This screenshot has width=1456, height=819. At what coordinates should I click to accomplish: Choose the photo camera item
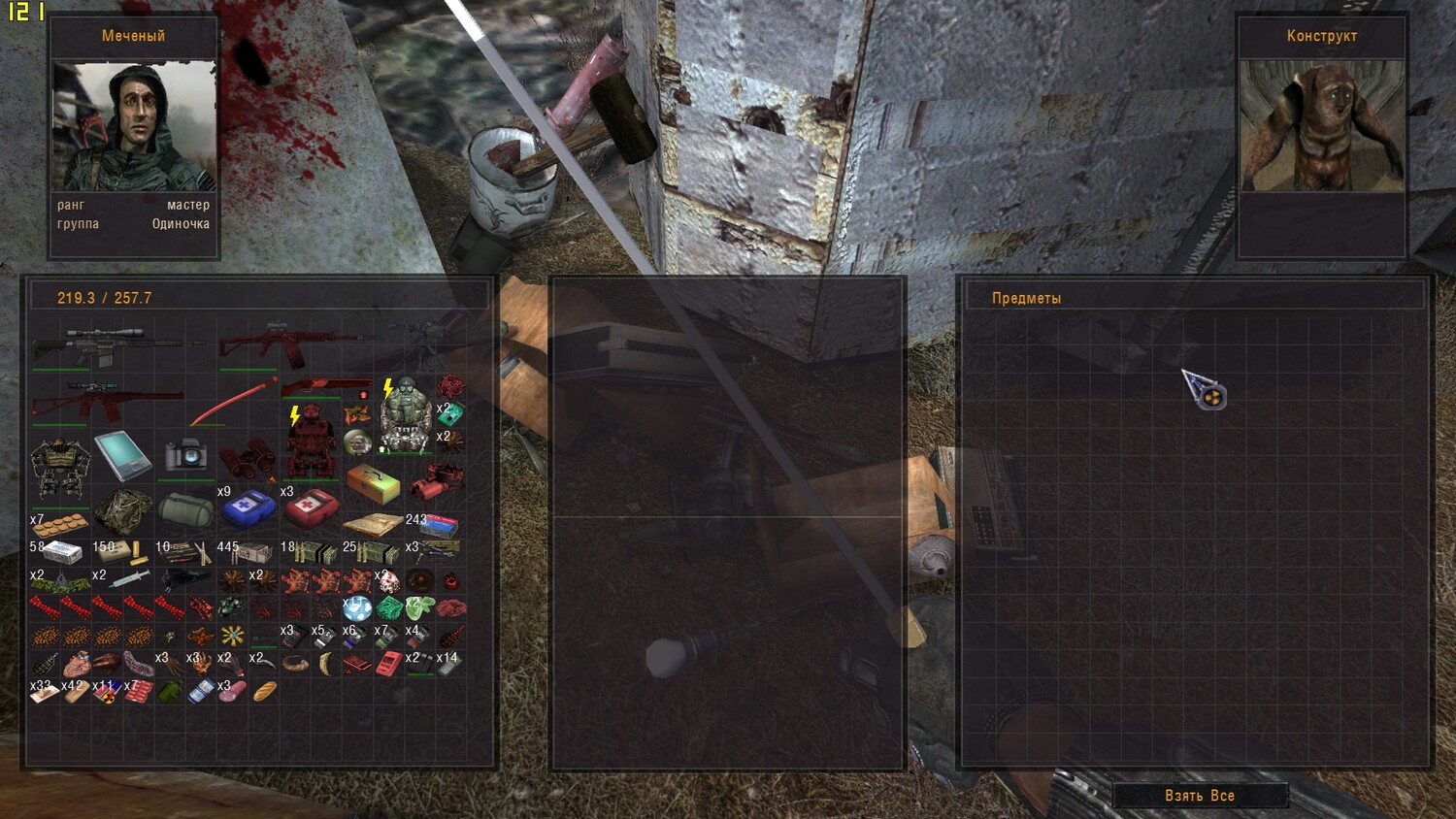(x=185, y=454)
